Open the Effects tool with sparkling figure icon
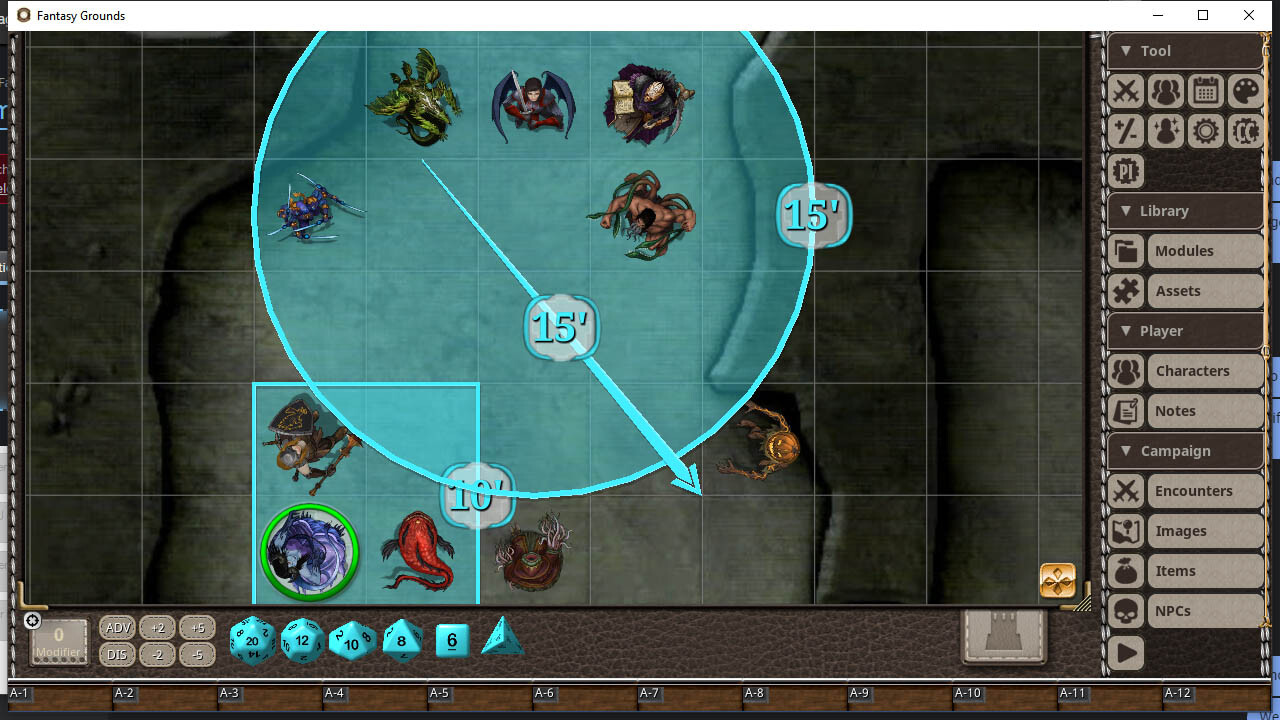1280x720 pixels. point(1165,131)
